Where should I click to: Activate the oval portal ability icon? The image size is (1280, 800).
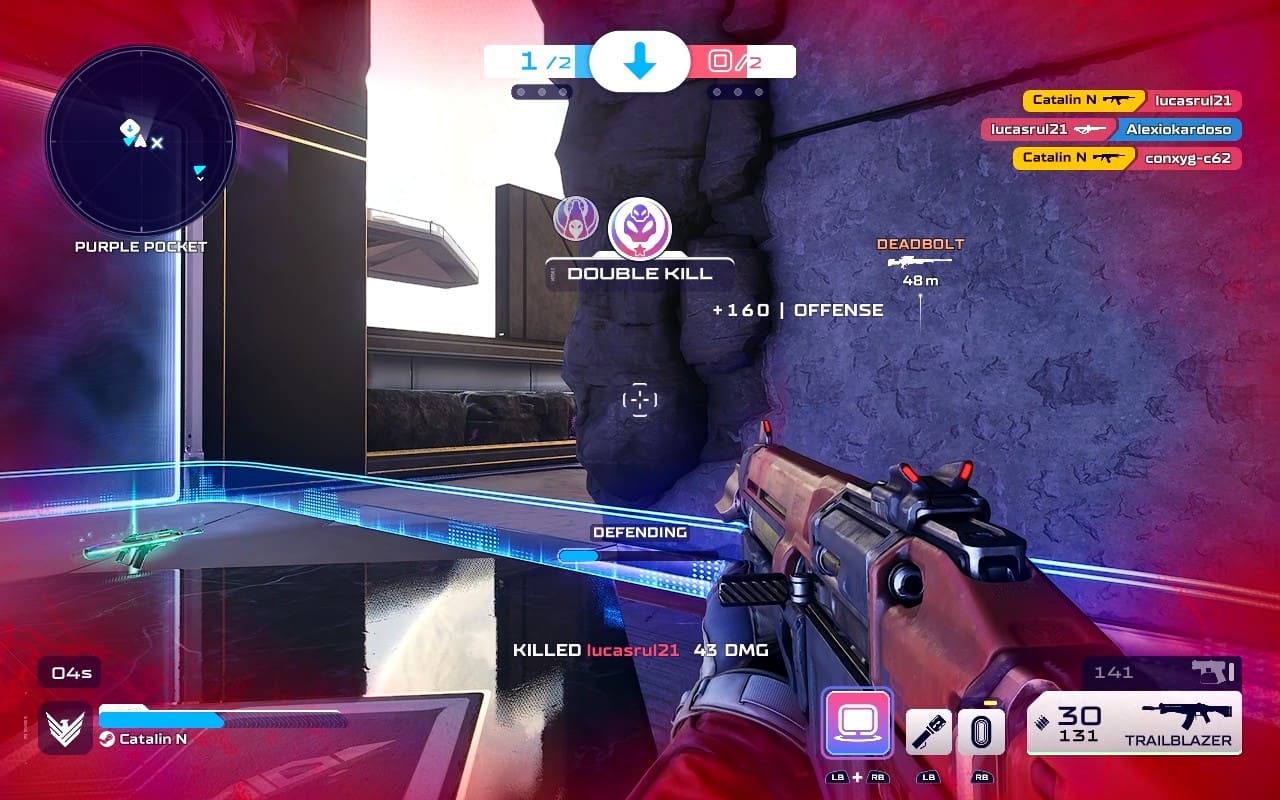(981, 732)
